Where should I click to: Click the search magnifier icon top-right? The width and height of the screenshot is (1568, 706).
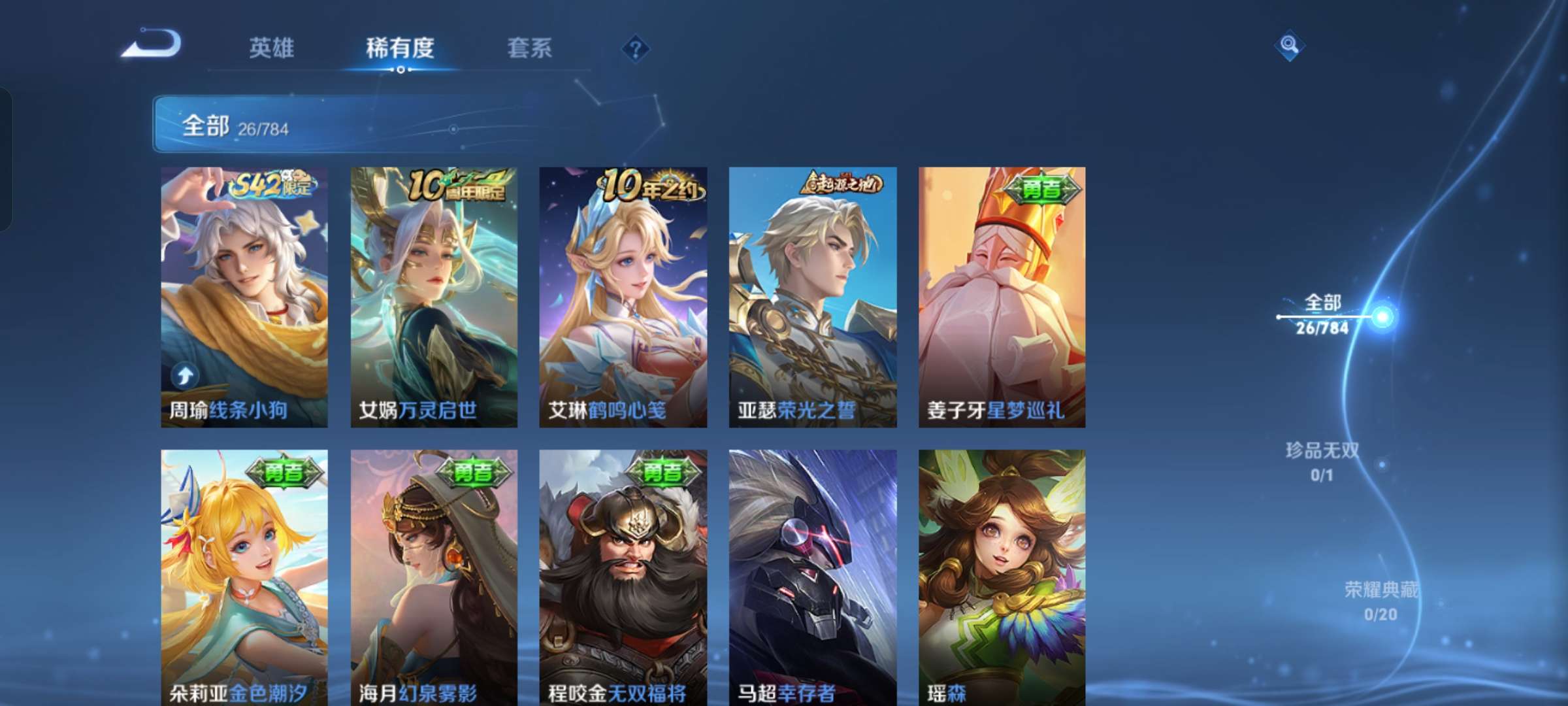click(1288, 44)
